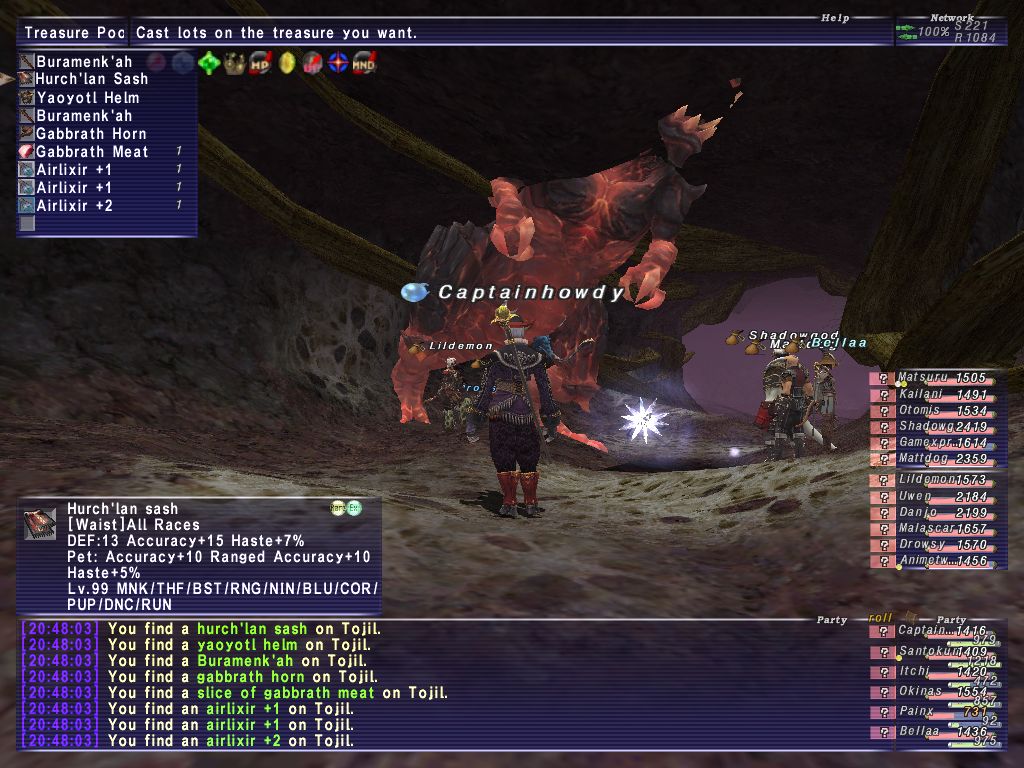Select Gabbrath Horn in the treasure list
Screen dimensions: 1024x768
pyautogui.click(x=91, y=134)
